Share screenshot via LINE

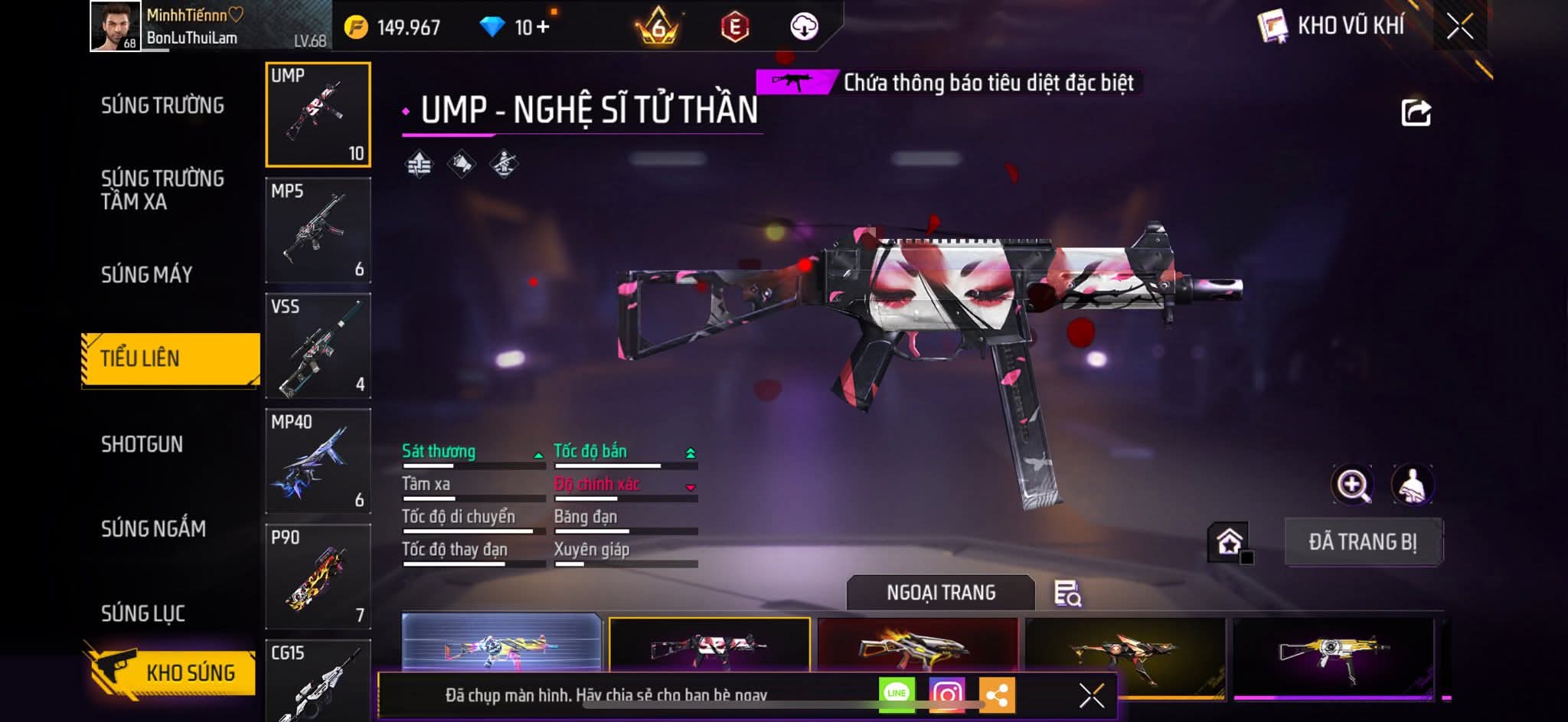tap(897, 694)
